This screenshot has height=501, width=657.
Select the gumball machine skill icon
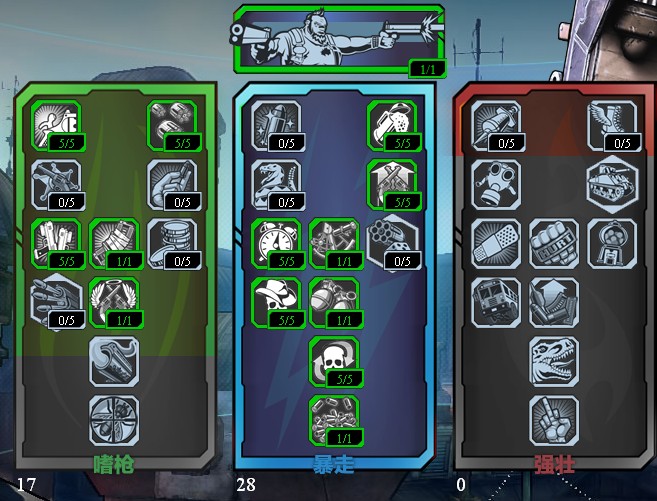611,243
